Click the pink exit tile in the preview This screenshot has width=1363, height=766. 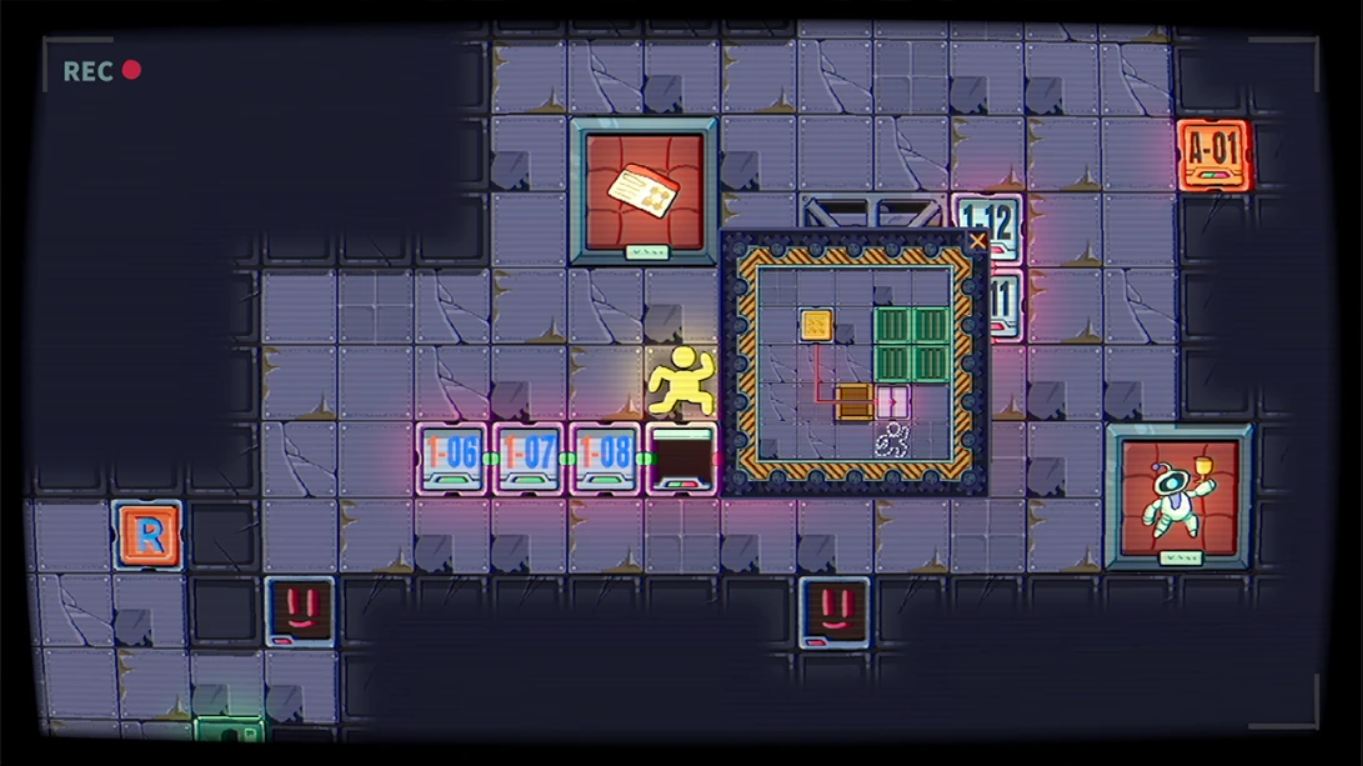coord(893,400)
